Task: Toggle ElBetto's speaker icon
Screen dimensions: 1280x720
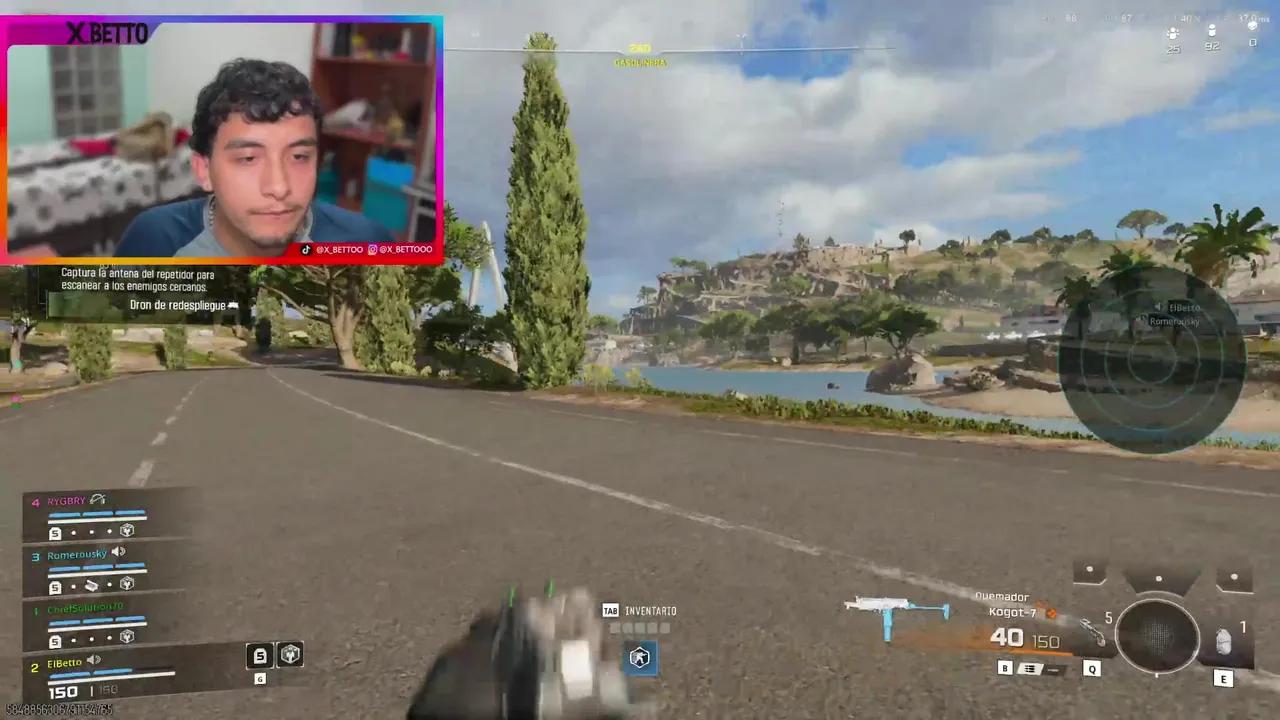Action: pos(93,660)
